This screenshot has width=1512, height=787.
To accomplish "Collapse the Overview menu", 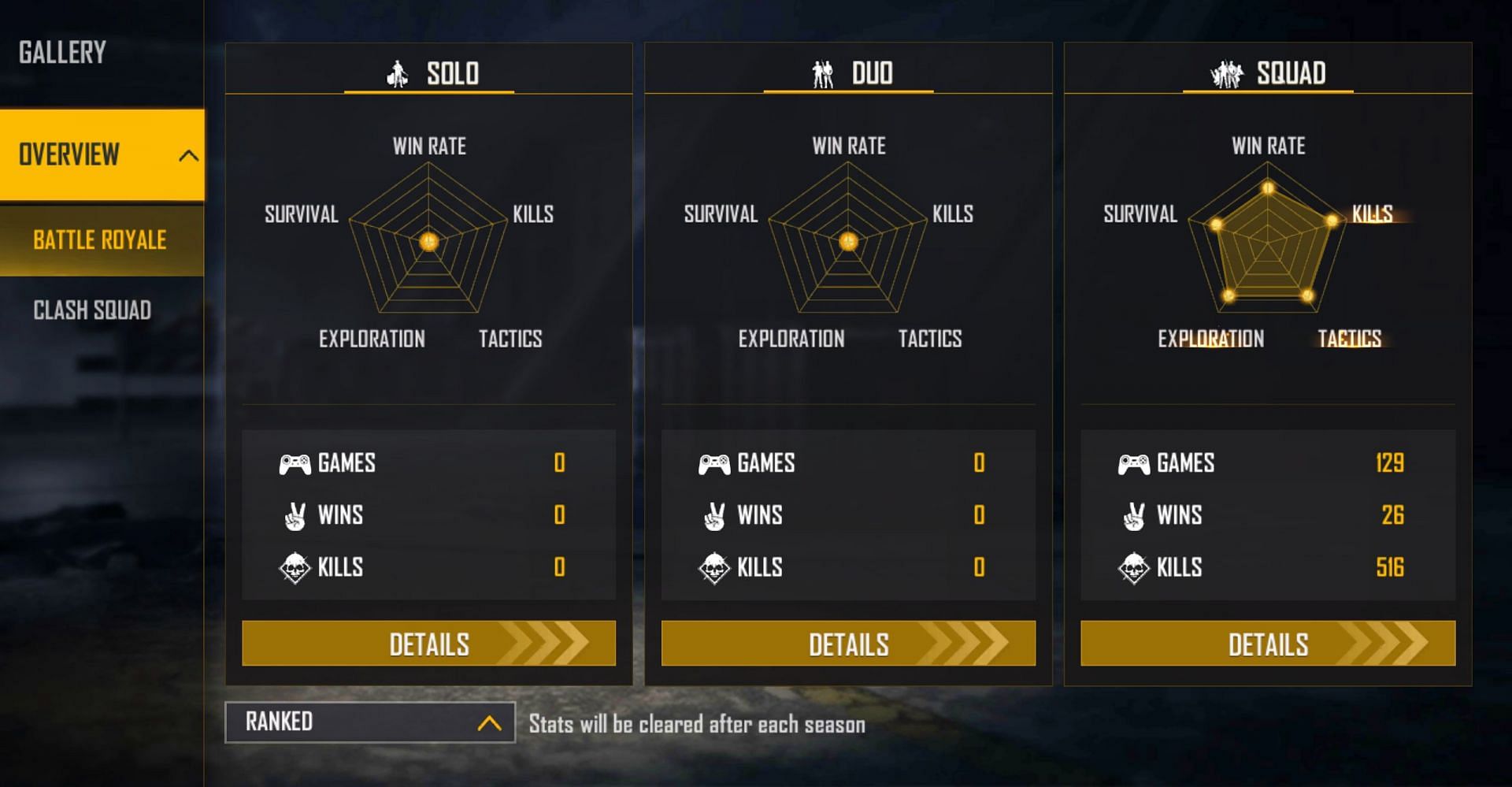I will (187, 155).
